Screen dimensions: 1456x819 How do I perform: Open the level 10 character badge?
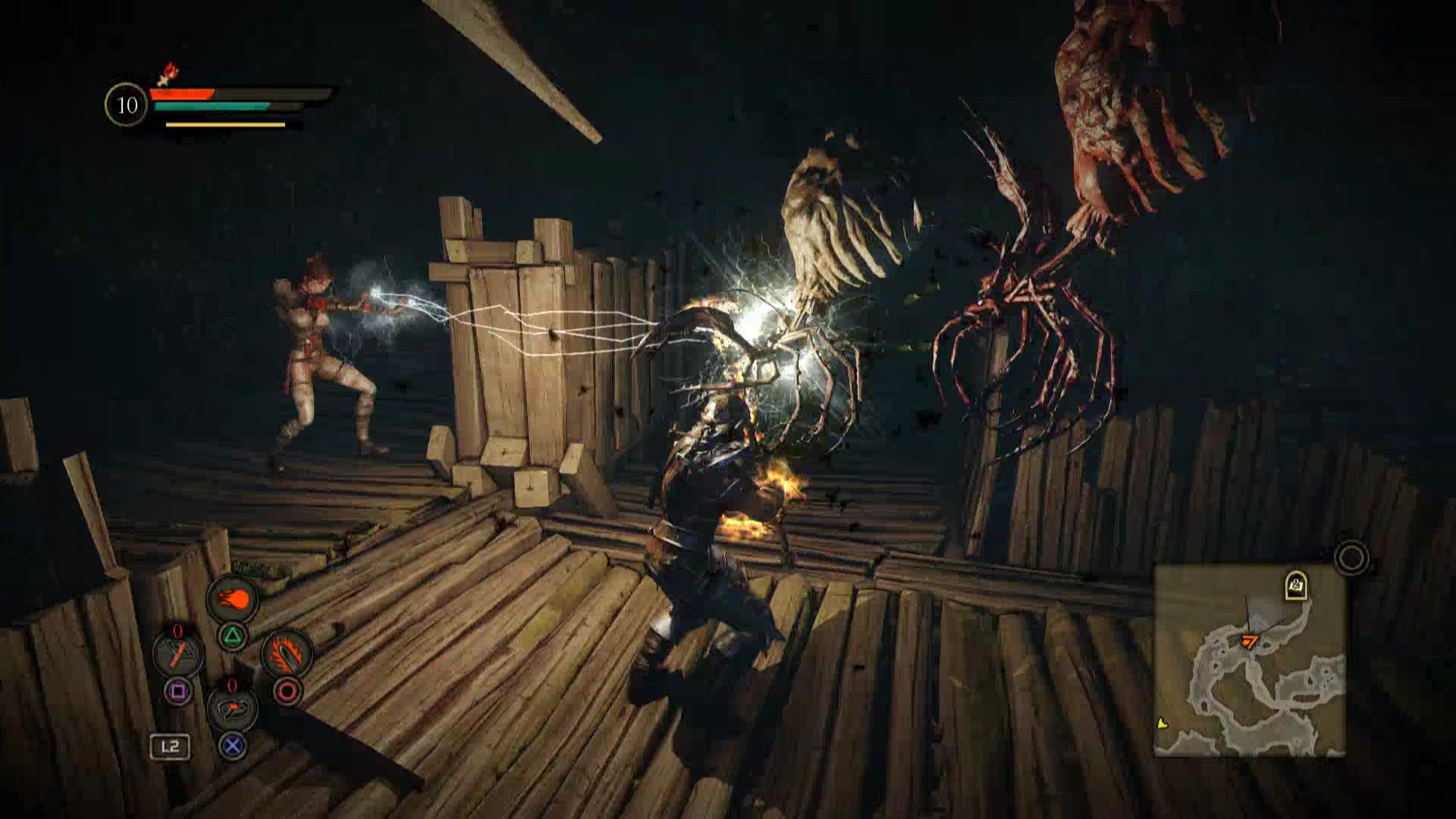[x=127, y=105]
